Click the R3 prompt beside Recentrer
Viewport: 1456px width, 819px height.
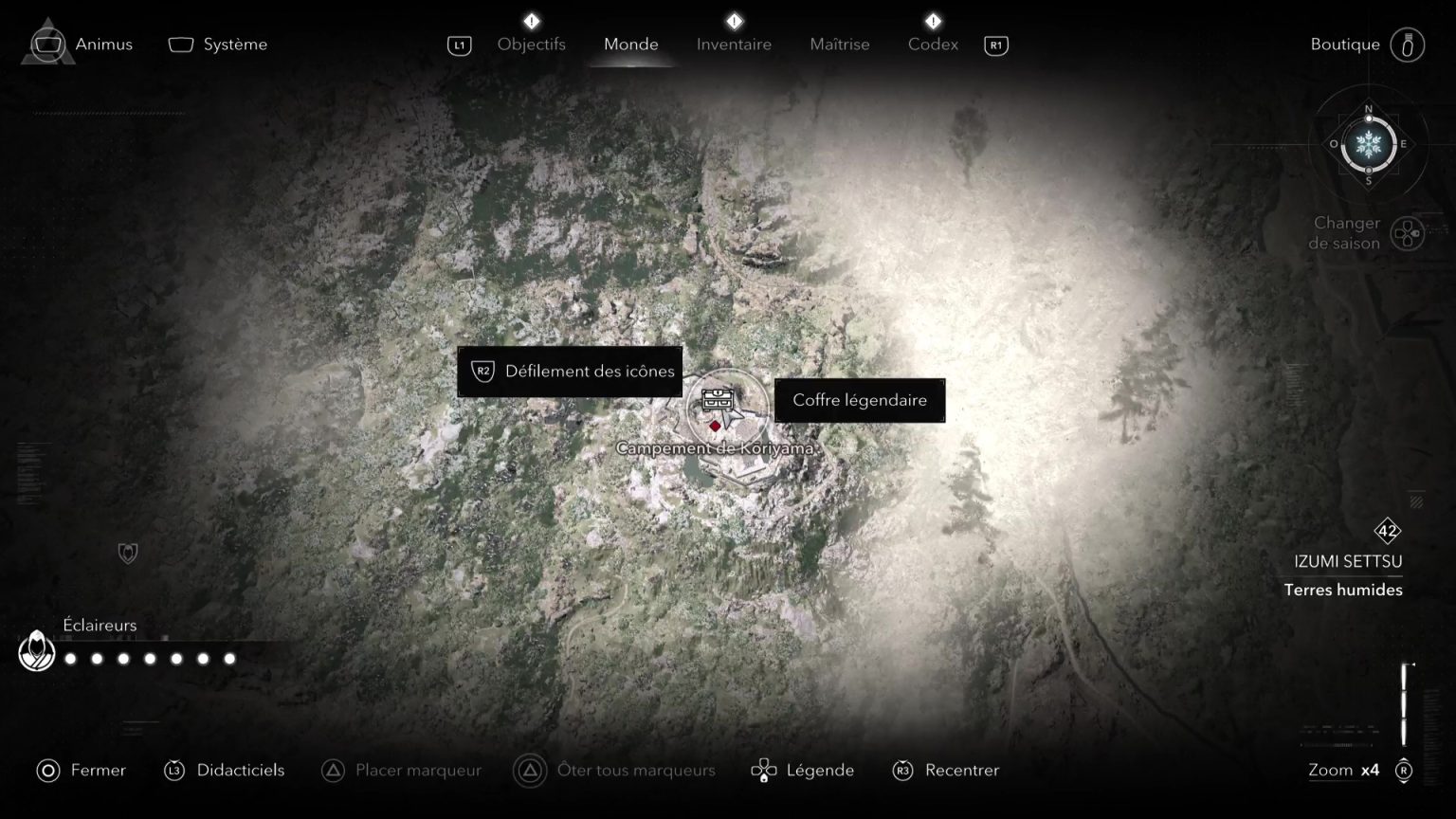900,770
